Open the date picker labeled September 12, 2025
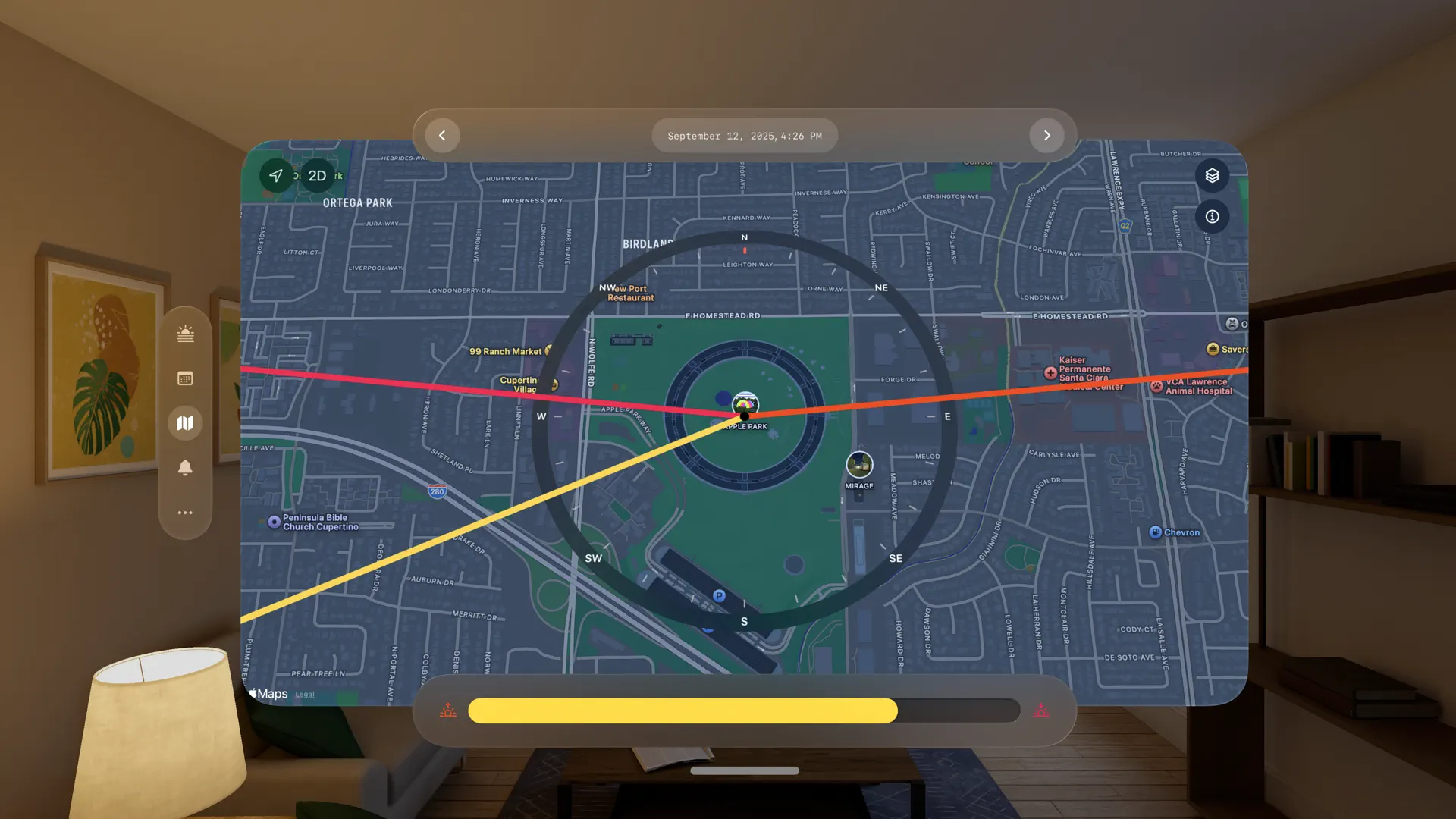This screenshot has width=1456, height=819. 744,135
